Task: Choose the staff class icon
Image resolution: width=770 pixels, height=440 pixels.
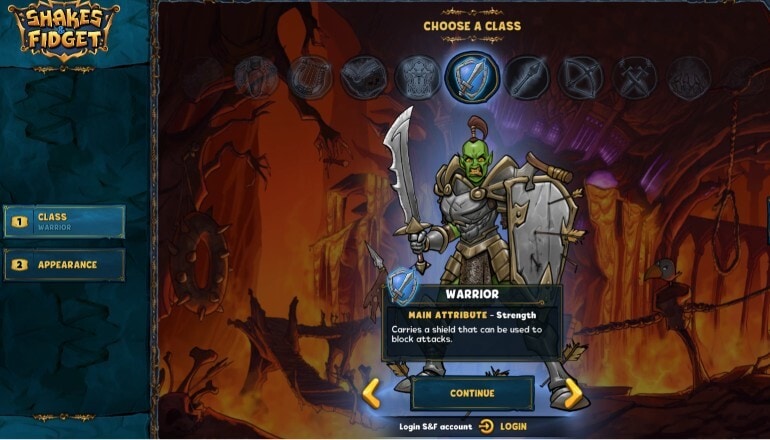Action: (525, 77)
